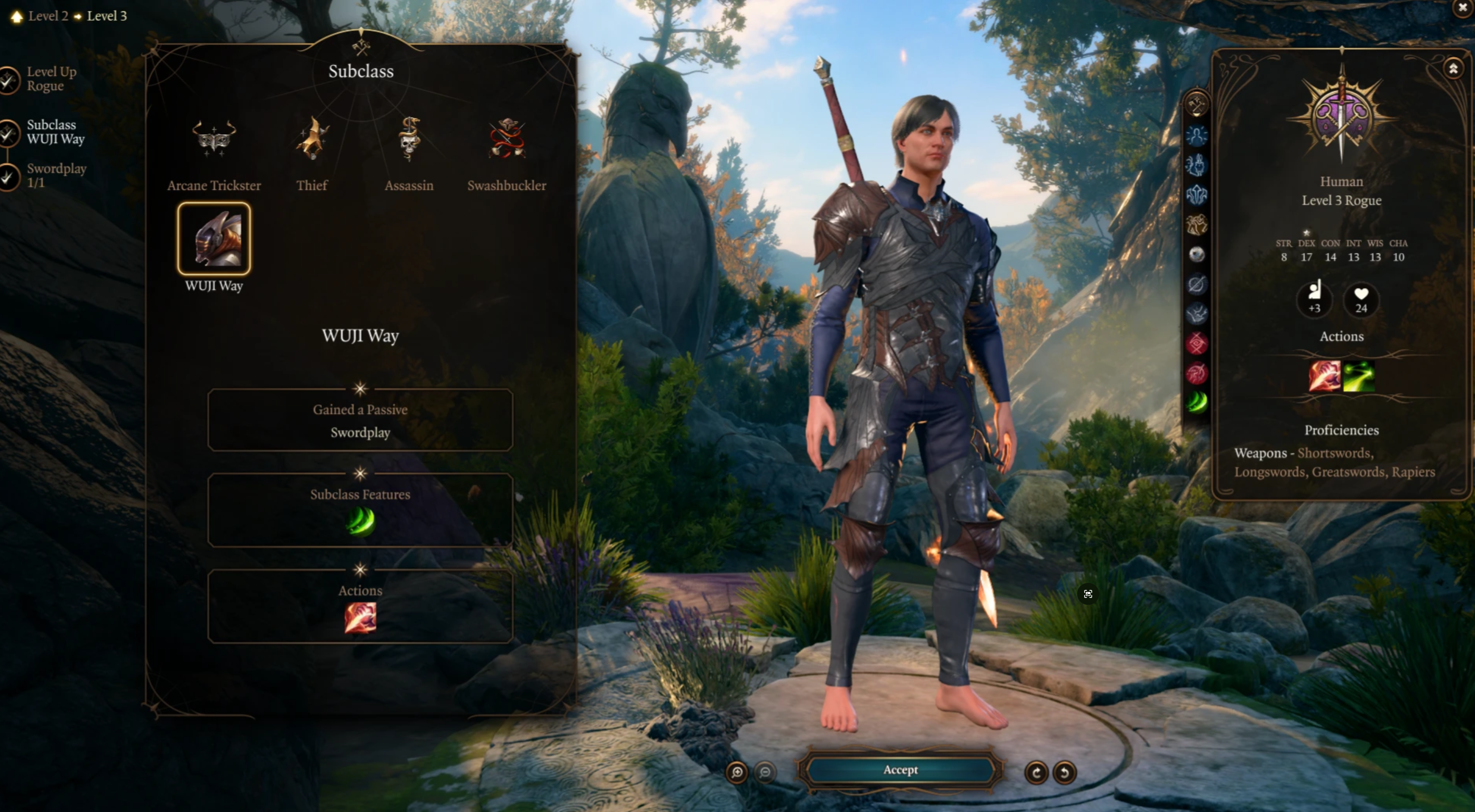The width and height of the screenshot is (1475, 812).
Task: Click the green slash action in the summary panel
Action: click(1359, 376)
